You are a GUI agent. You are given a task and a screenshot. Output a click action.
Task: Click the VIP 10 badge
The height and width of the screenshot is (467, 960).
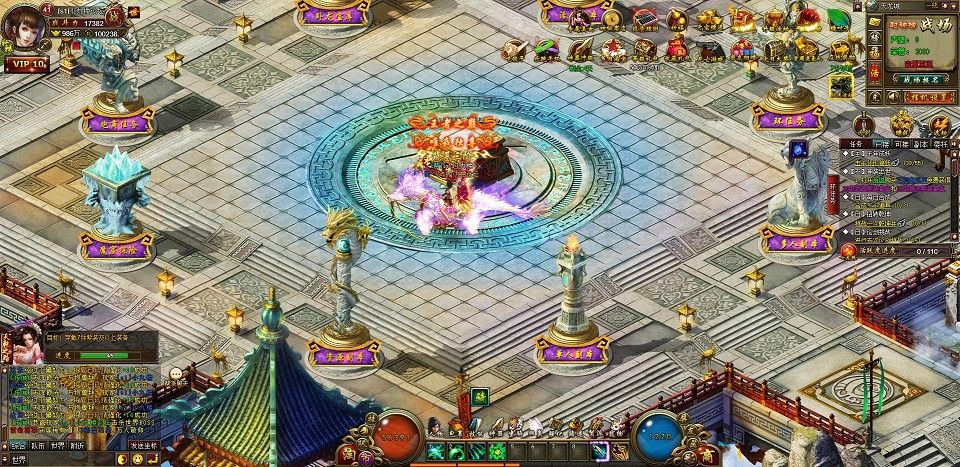27,64
